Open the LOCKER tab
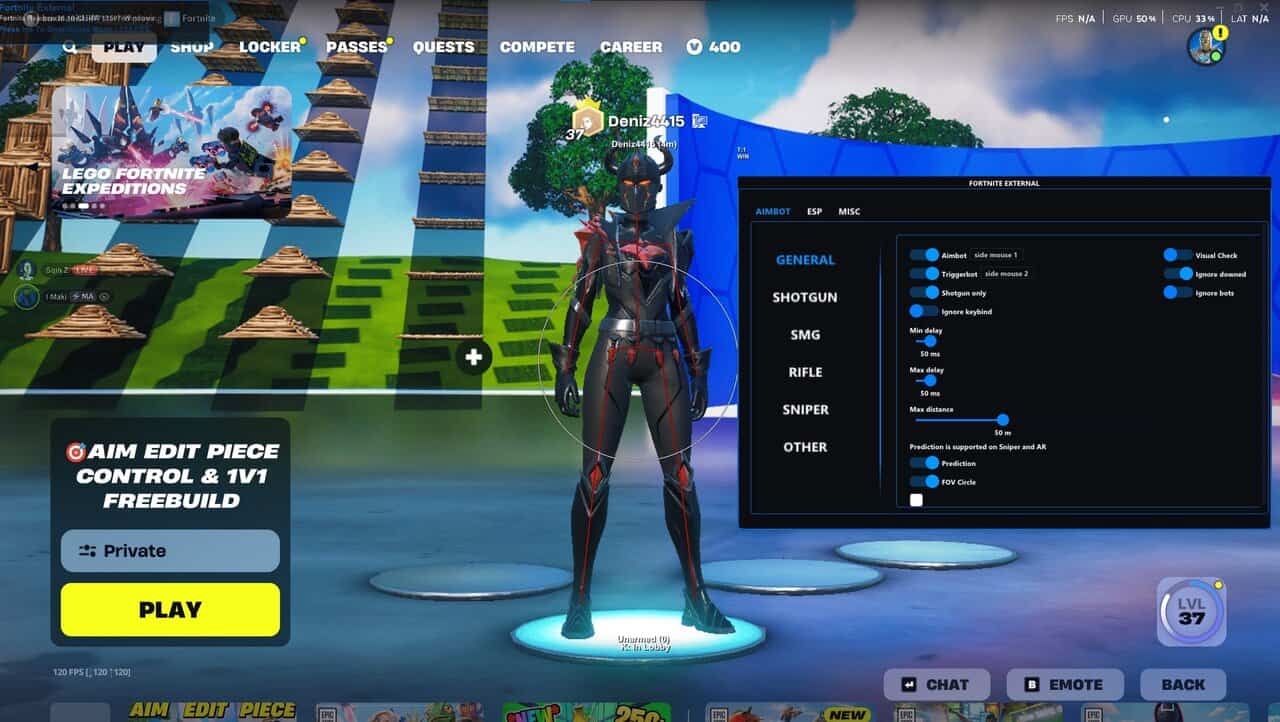The width and height of the screenshot is (1280, 722). [x=269, y=47]
